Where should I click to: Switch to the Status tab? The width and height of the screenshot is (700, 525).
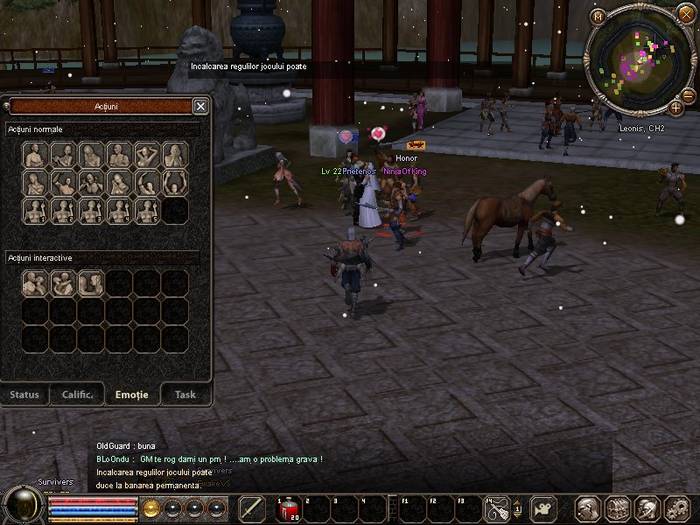tap(25, 394)
